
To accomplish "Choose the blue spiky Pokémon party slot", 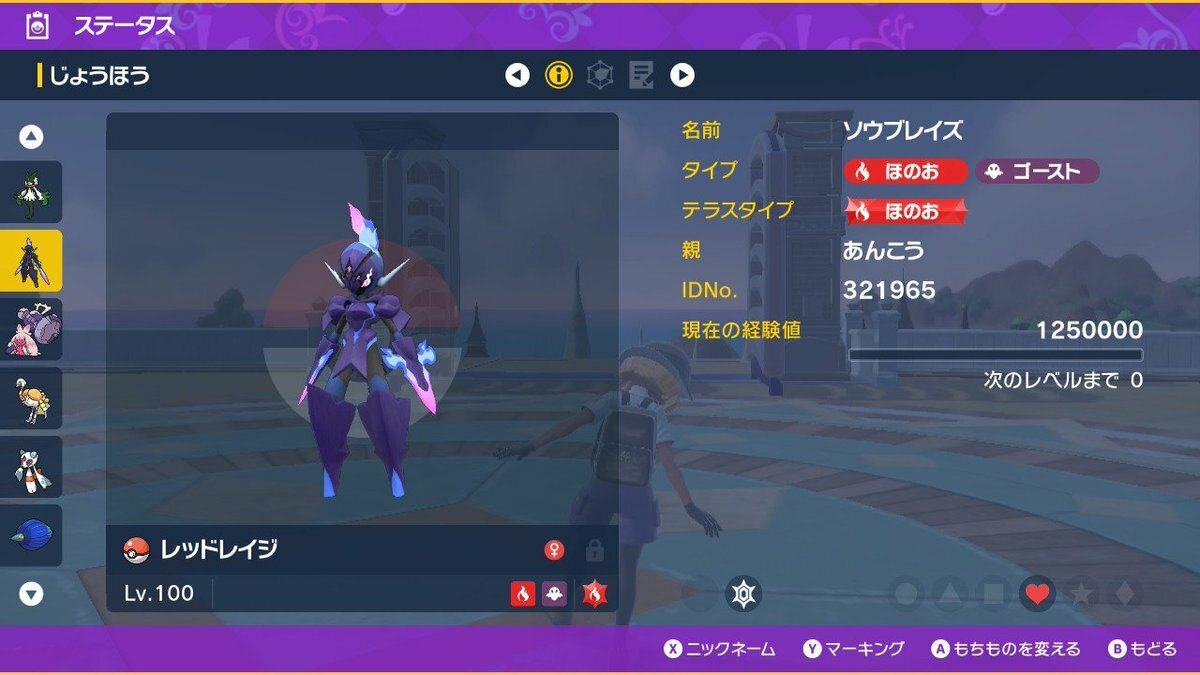I will [31, 535].
